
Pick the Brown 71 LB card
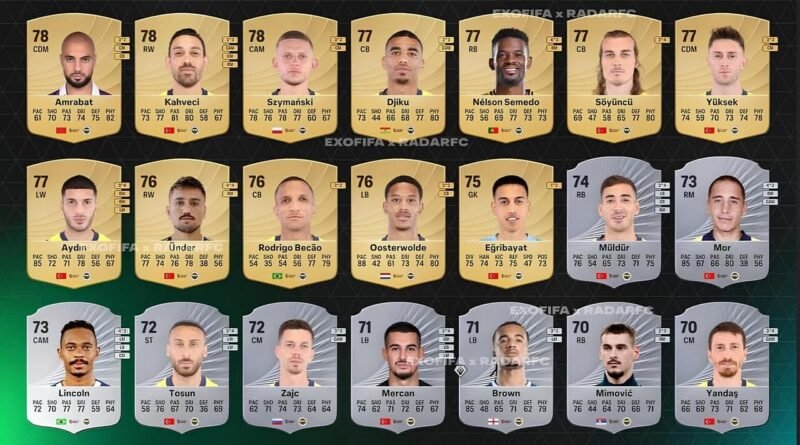(506, 367)
